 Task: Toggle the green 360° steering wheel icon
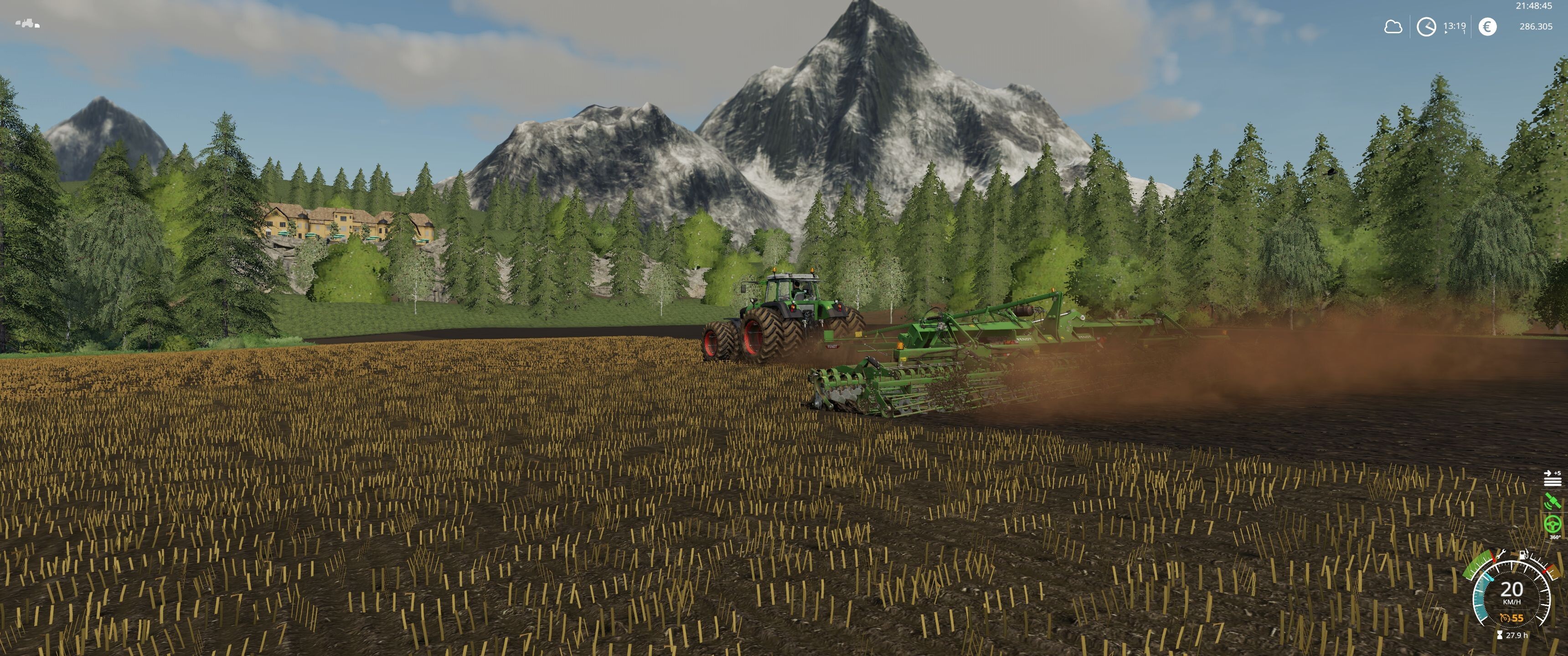[x=1553, y=523]
